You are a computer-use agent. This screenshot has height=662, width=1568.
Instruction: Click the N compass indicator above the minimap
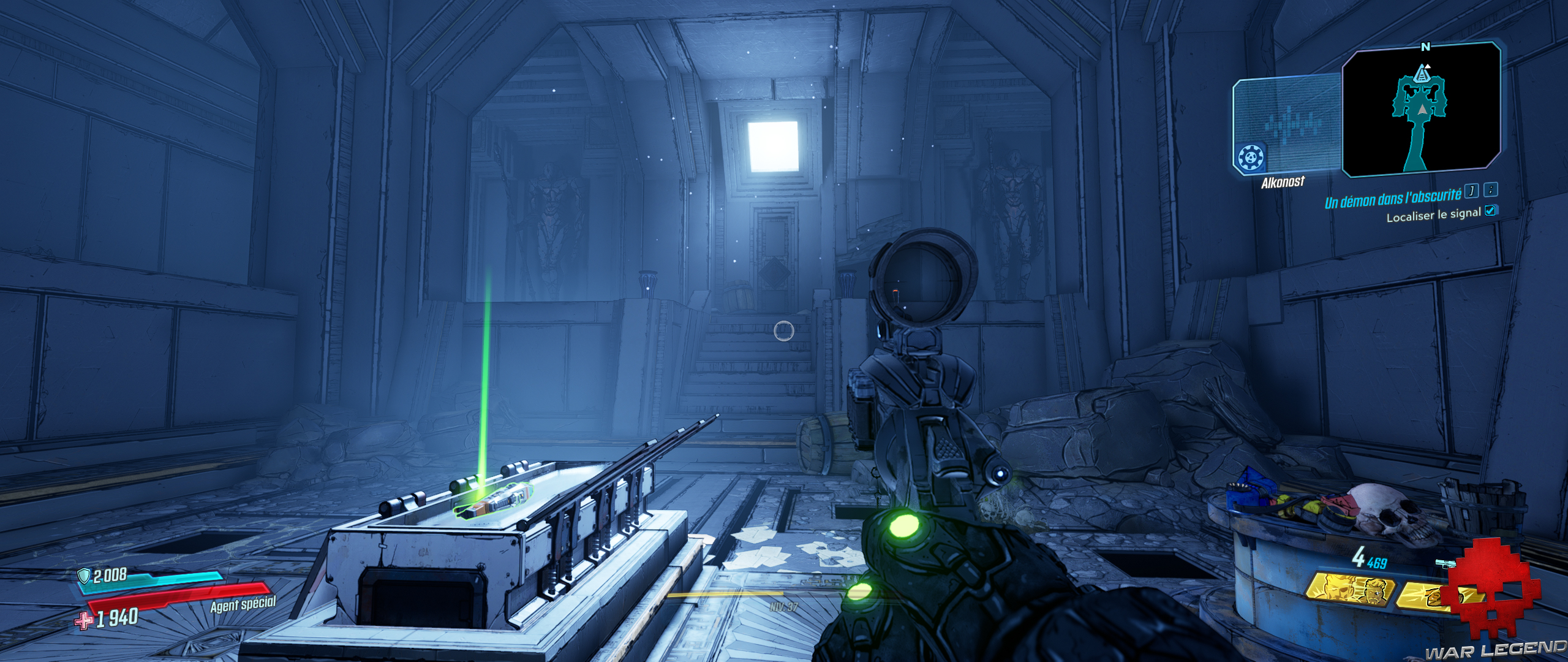(1425, 47)
